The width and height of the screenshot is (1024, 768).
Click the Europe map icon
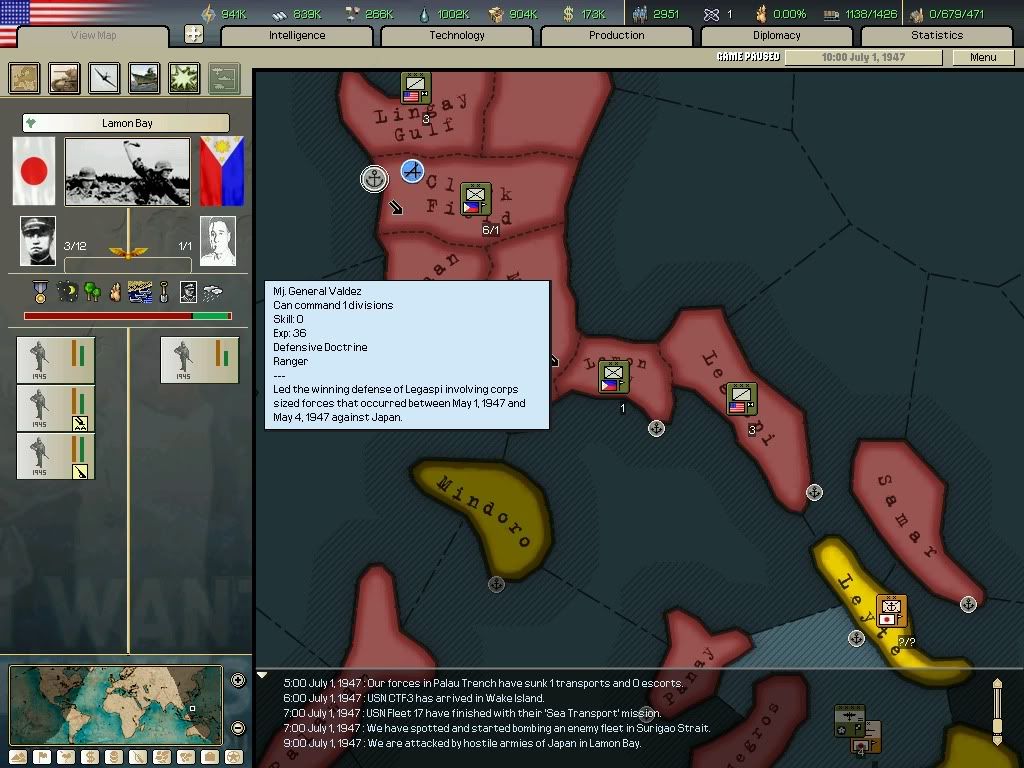click(25, 78)
